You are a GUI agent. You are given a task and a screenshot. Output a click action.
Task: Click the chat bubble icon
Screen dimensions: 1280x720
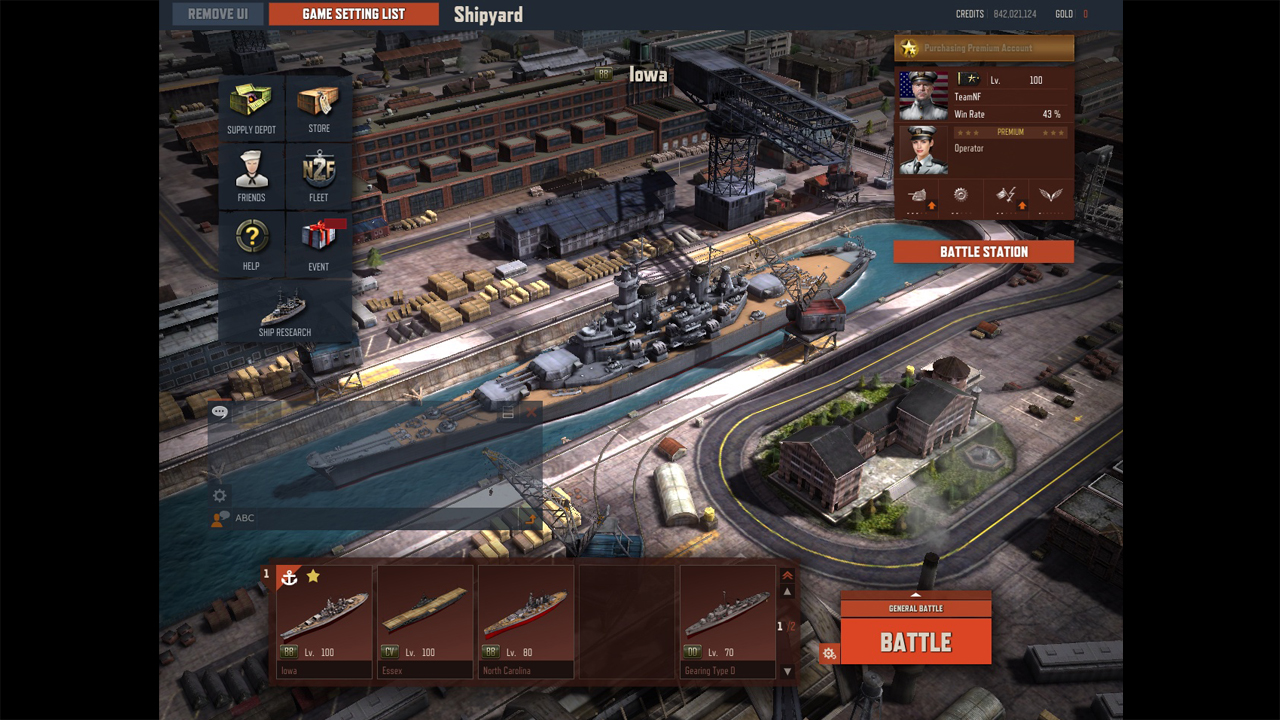point(219,411)
